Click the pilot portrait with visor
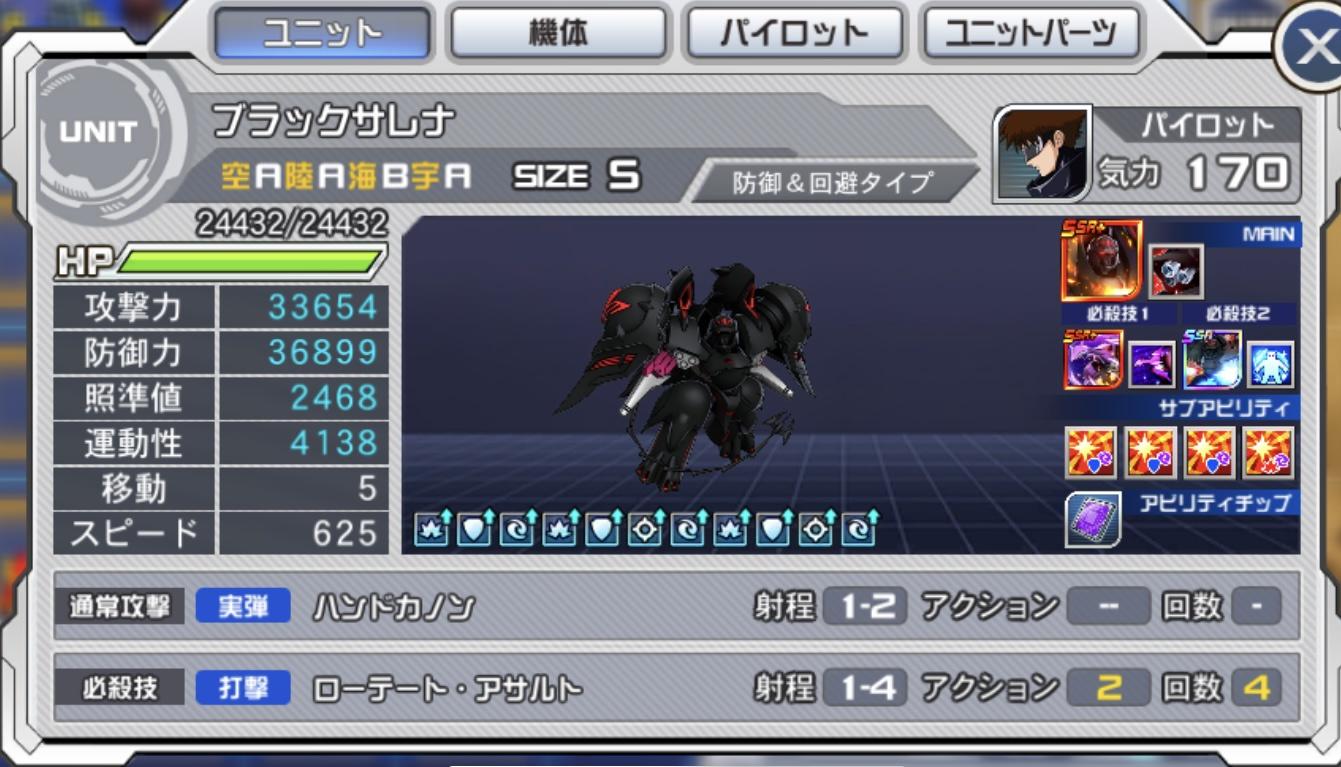 pyautogui.click(x=1042, y=155)
